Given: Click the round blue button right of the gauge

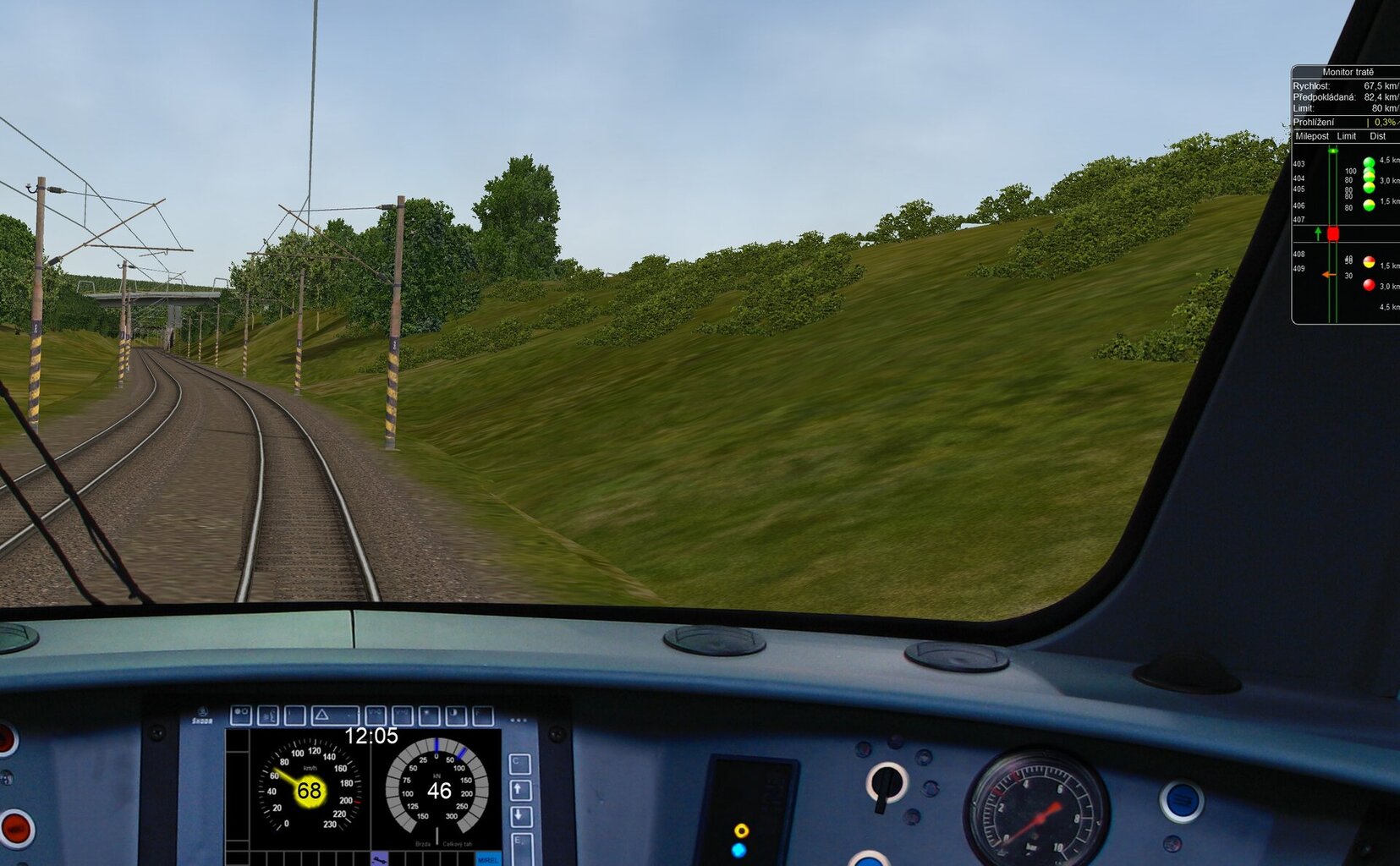Looking at the screenshot, I should [x=1181, y=801].
